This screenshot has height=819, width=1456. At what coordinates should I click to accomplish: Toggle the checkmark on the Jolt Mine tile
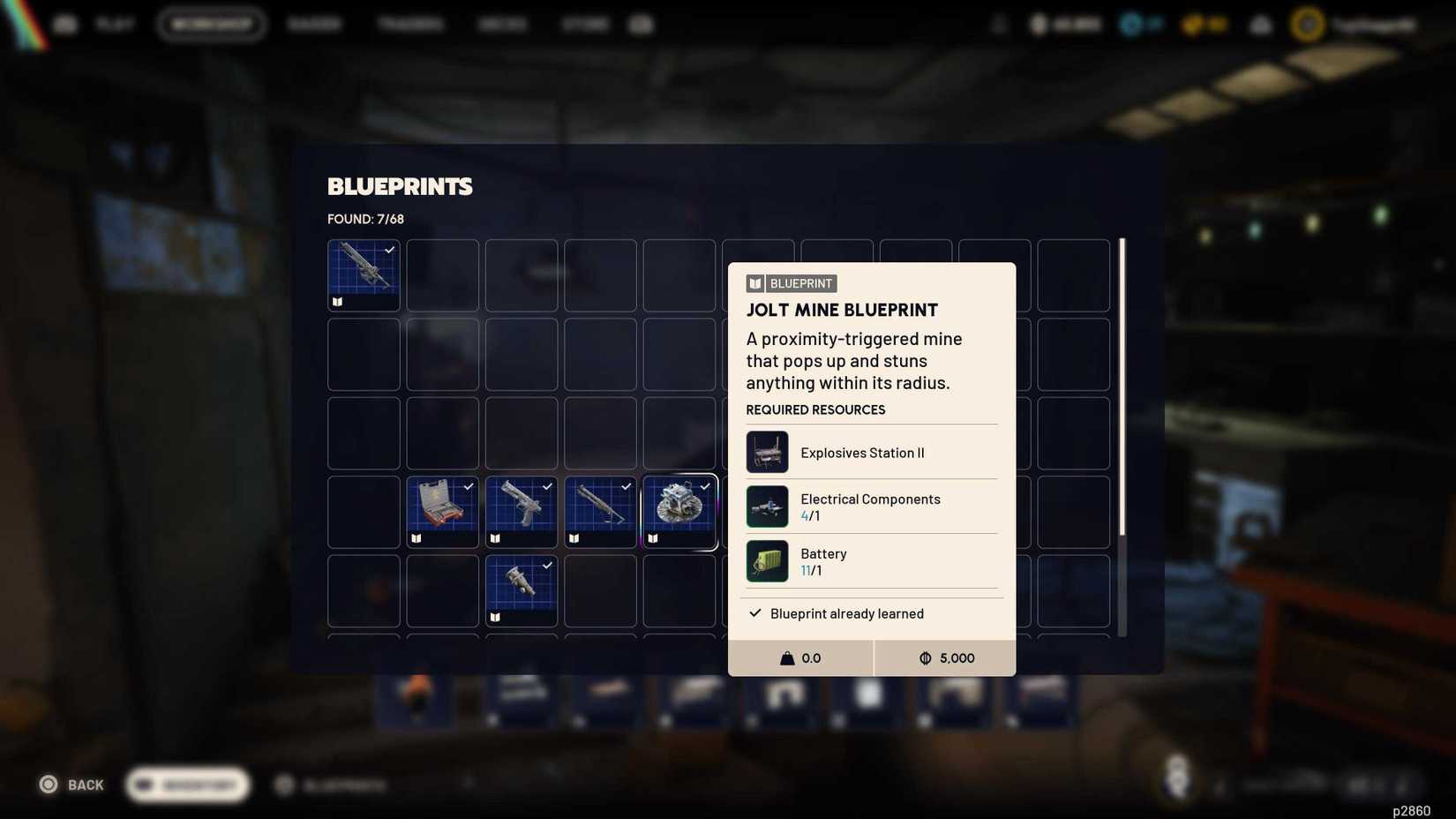click(705, 486)
